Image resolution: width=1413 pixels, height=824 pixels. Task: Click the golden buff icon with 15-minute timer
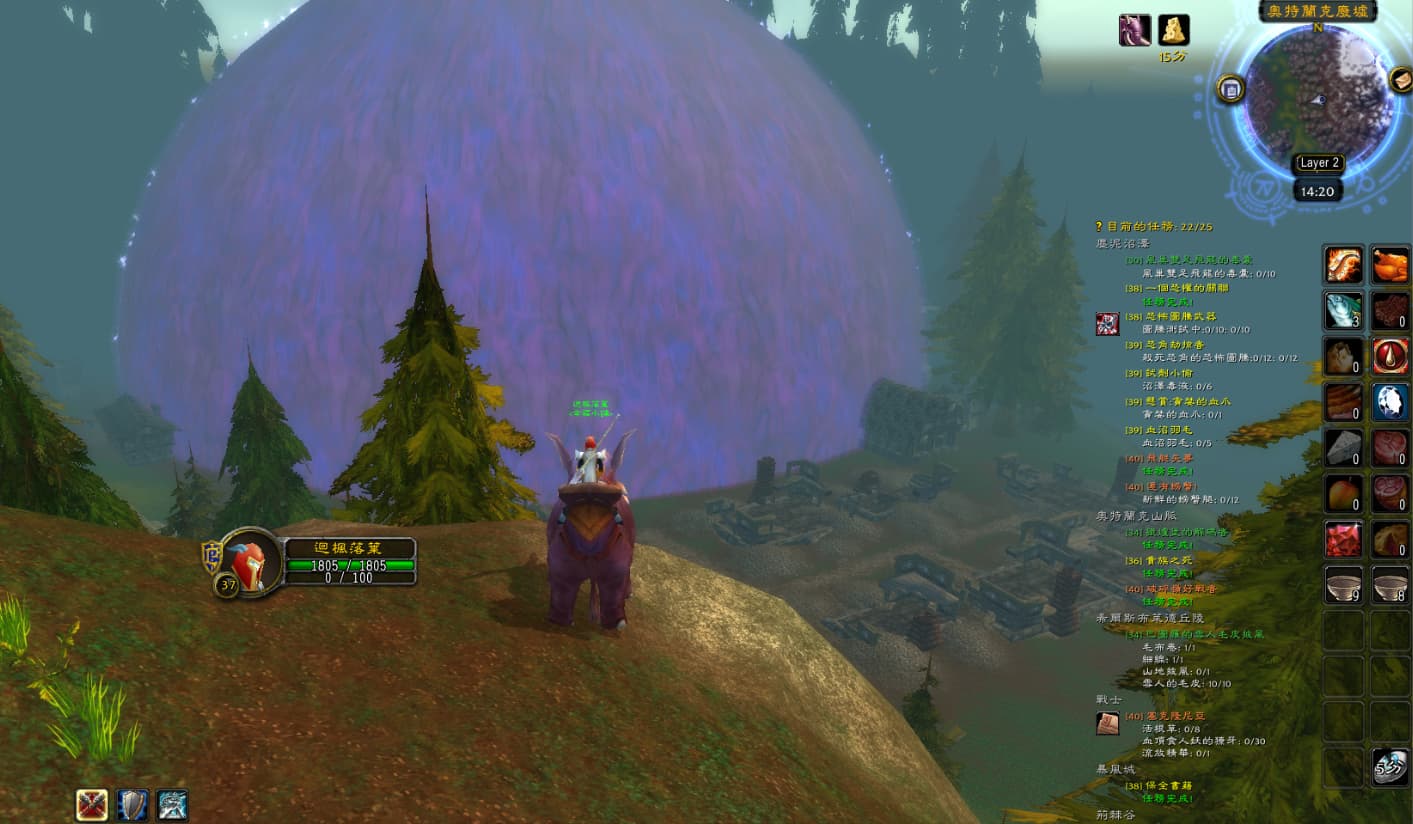coord(1173,30)
